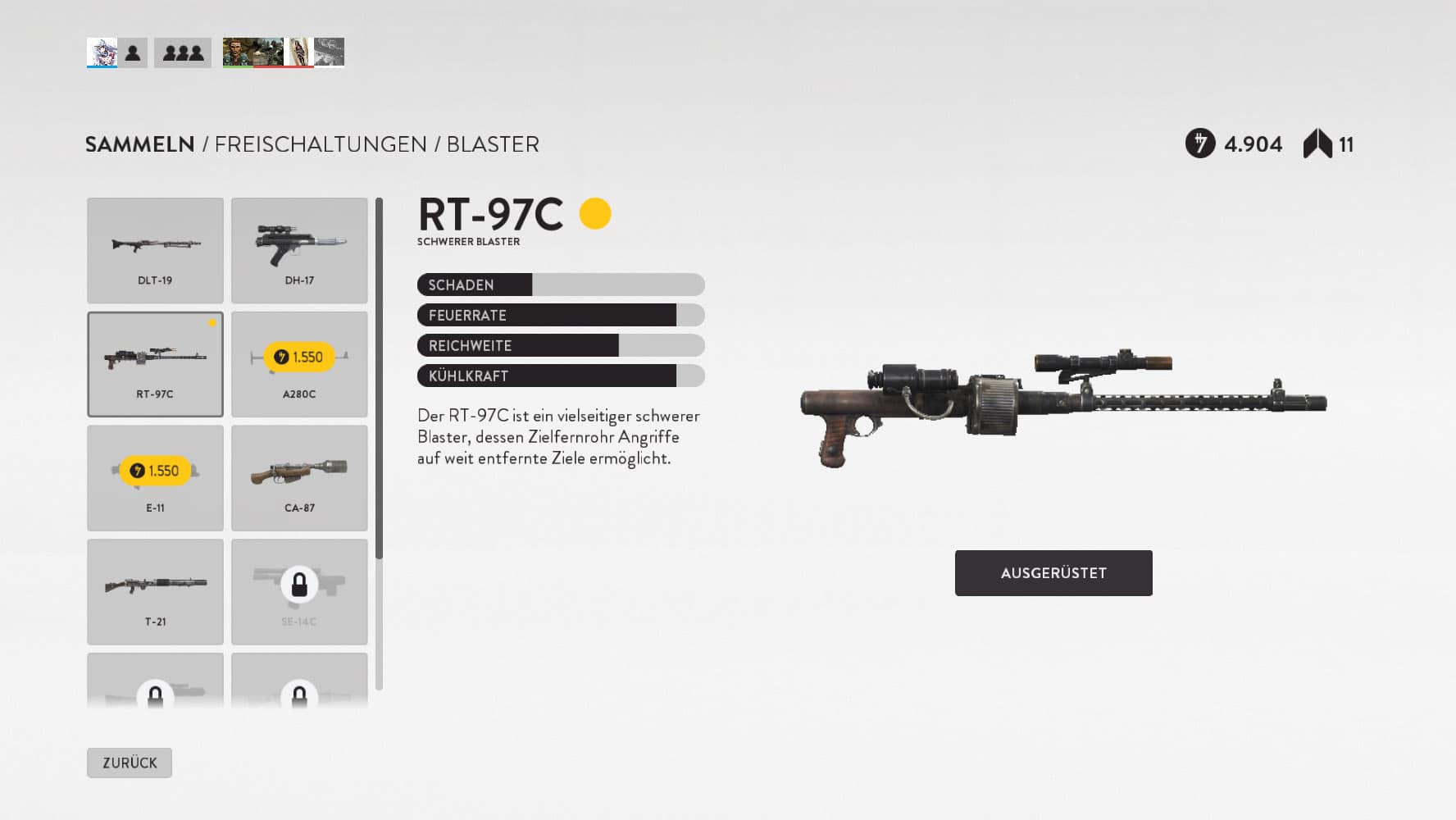The image size is (1456, 820).
Task: Open the single player profile icon
Action: click(133, 53)
